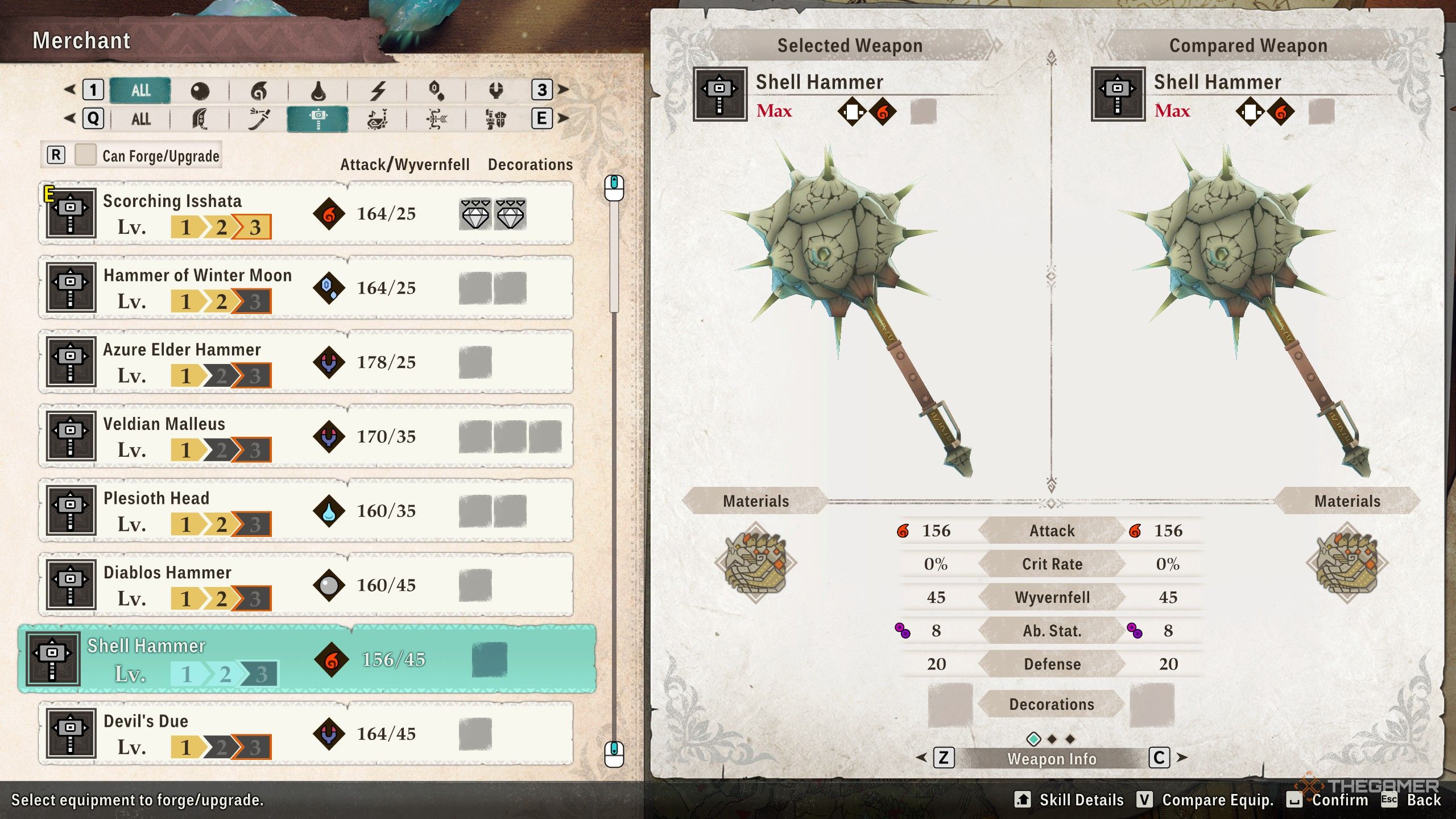The image size is (1456, 819).
Task: Click the highlighted Shell Hammer row
Action: coord(307,659)
